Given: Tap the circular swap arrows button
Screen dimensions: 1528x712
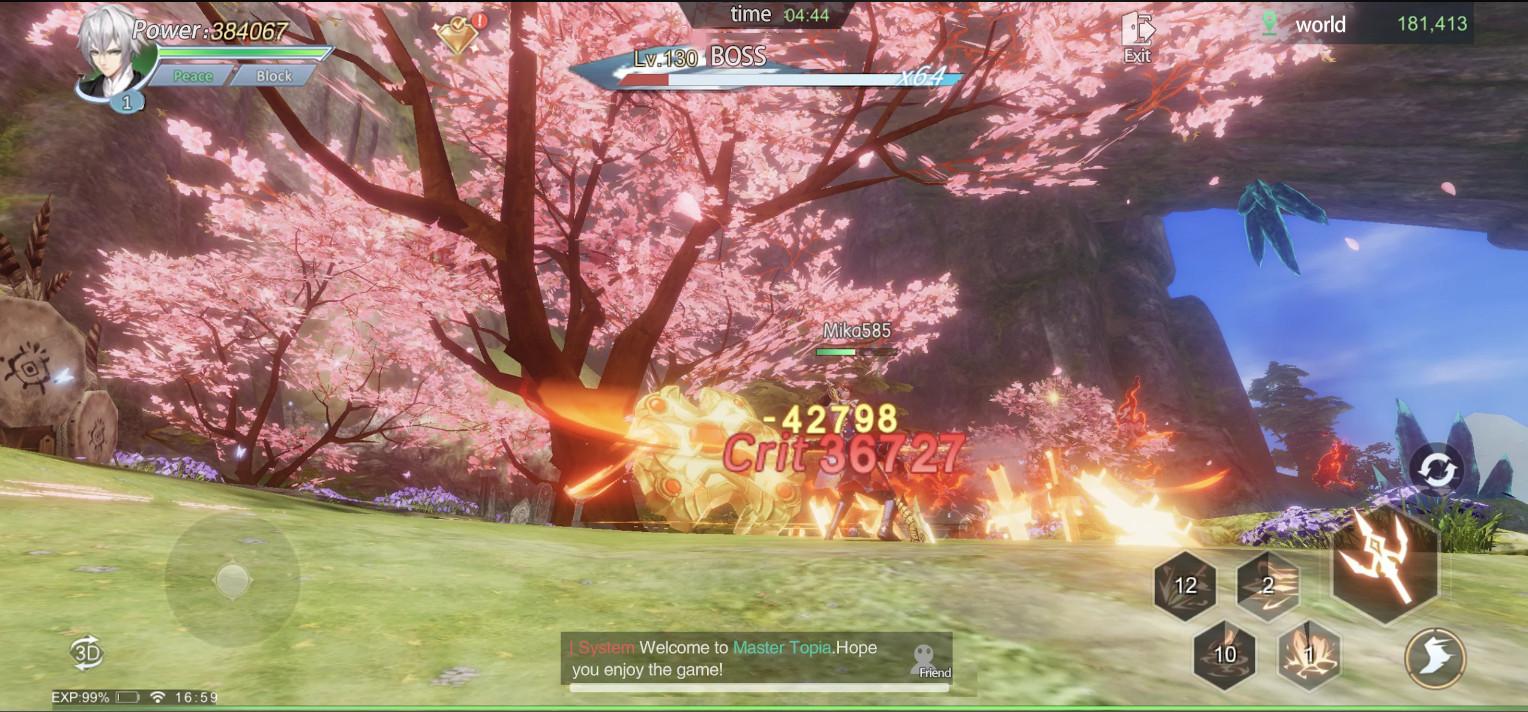Looking at the screenshot, I should click(1435, 470).
